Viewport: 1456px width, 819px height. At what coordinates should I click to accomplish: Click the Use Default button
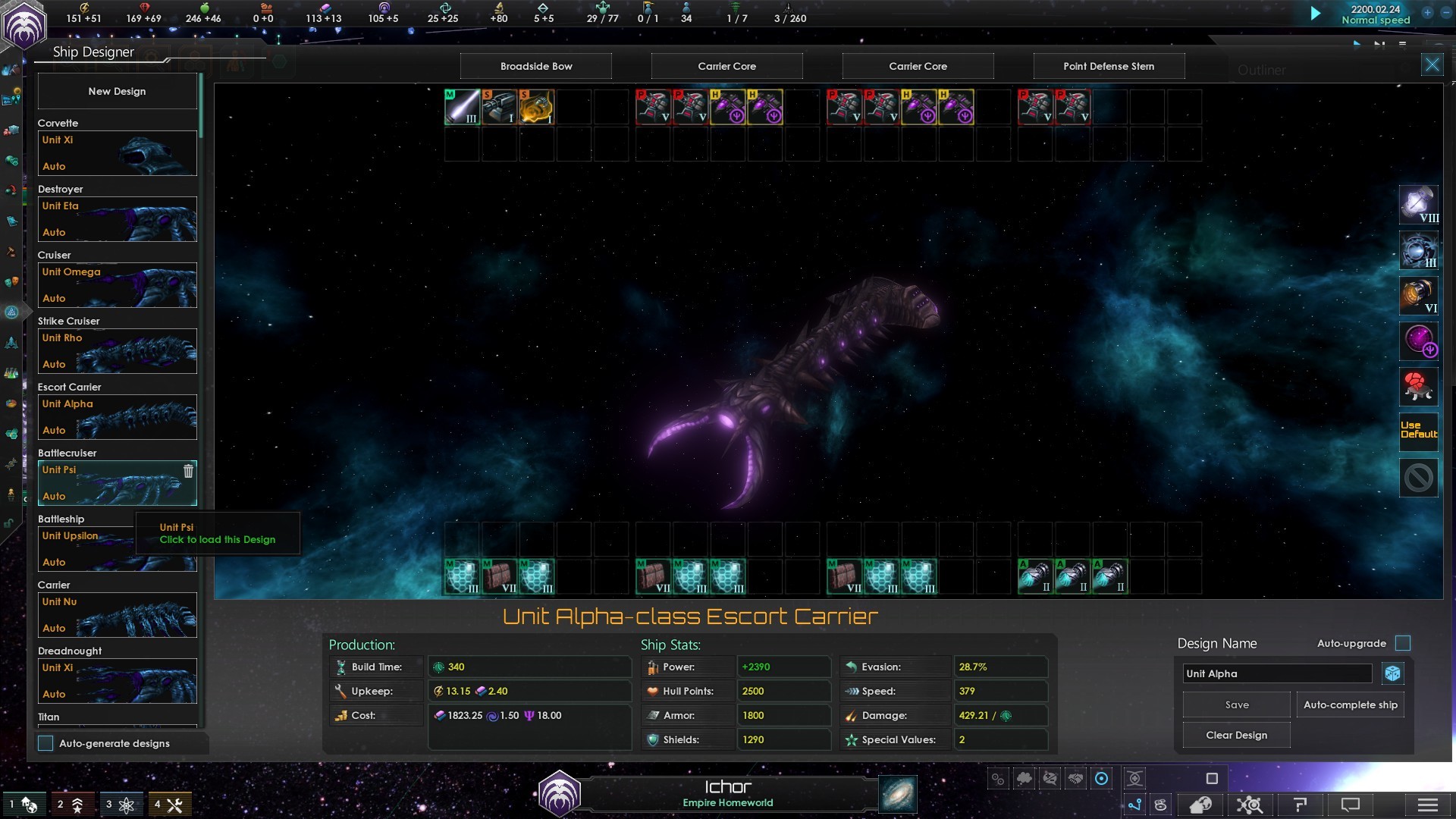point(1418,430)
